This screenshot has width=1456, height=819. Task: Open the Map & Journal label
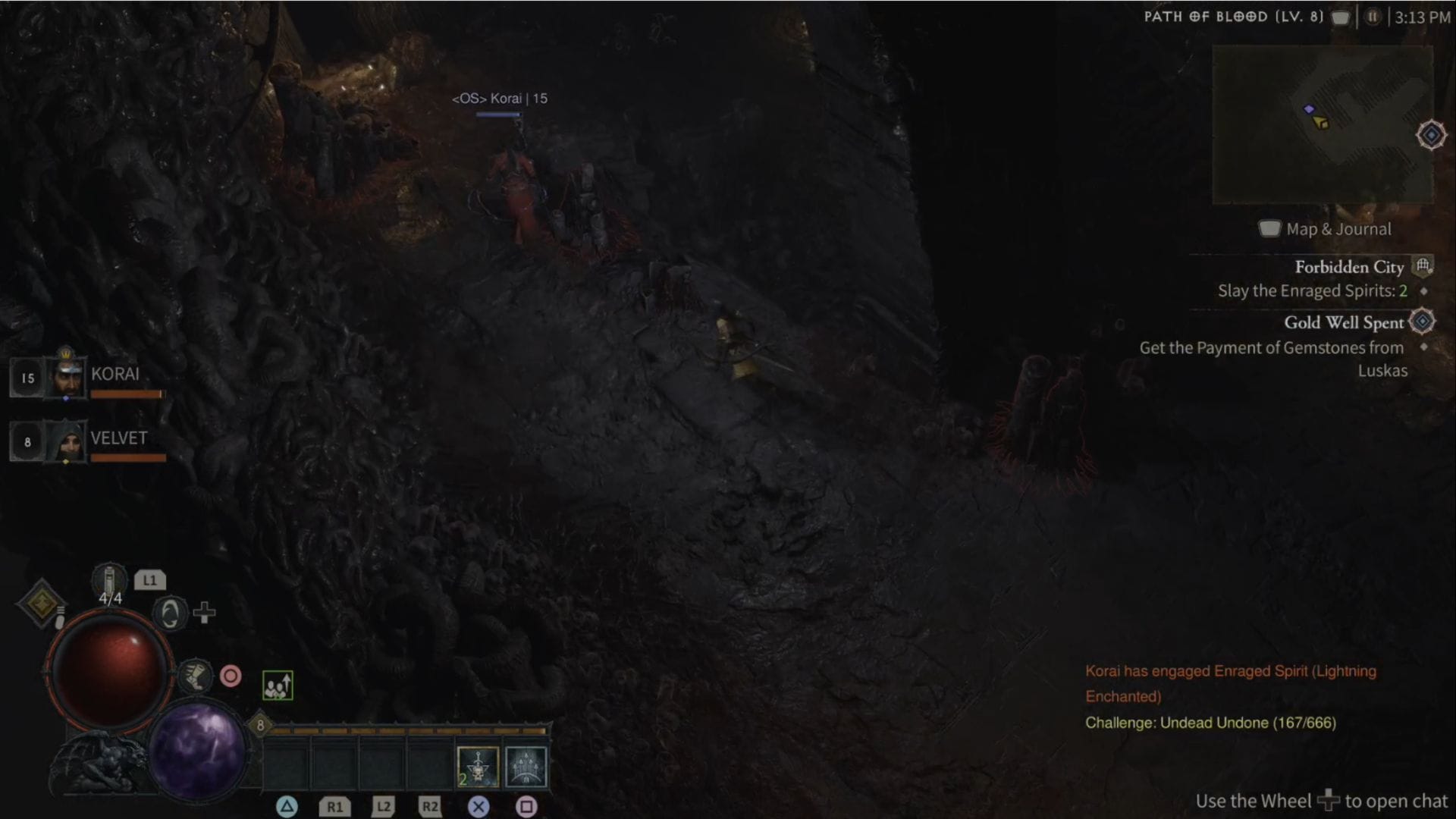pos(1338,229)
